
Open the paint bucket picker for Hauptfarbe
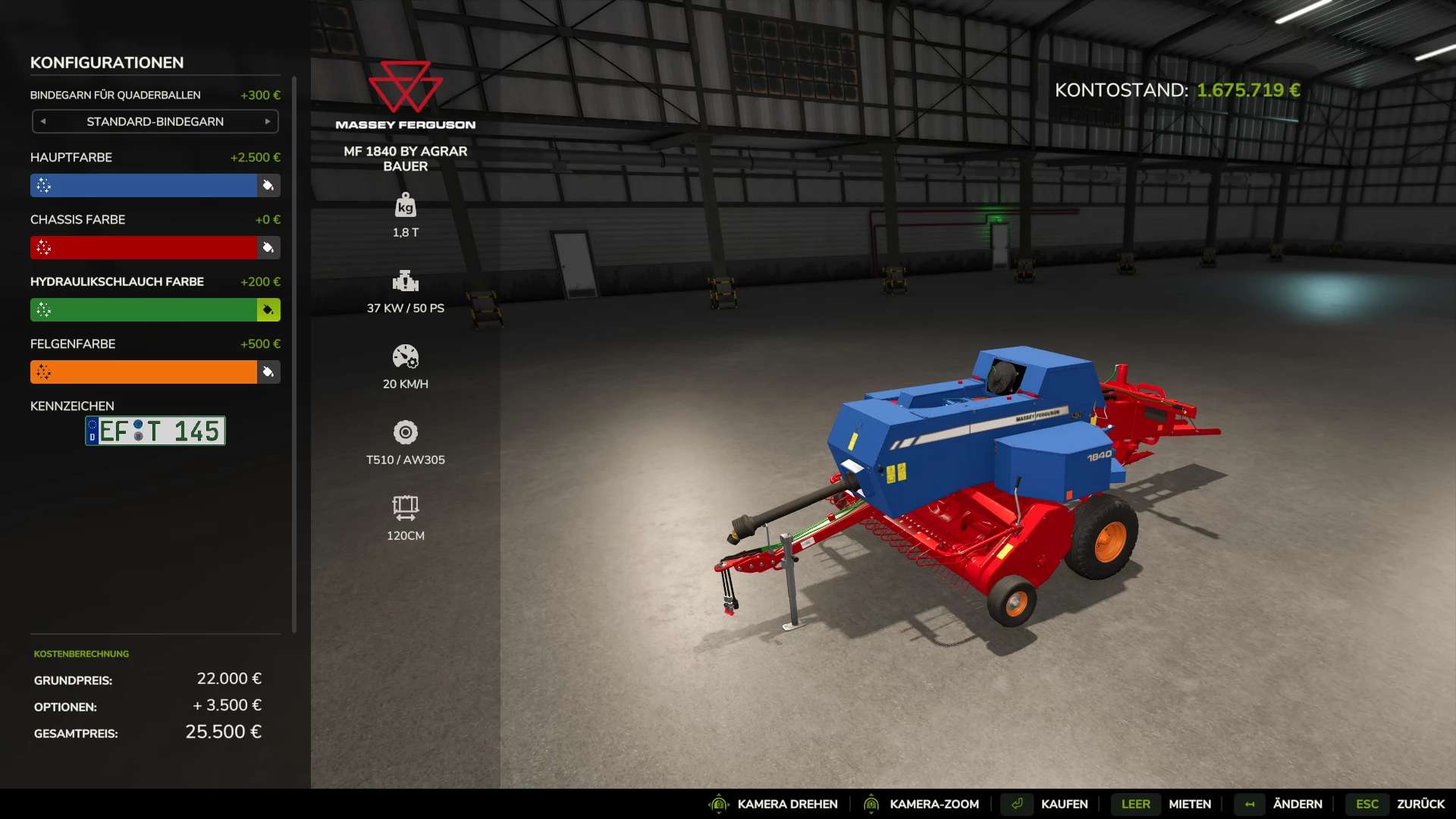pyautogui.click(x=269, y=185)
